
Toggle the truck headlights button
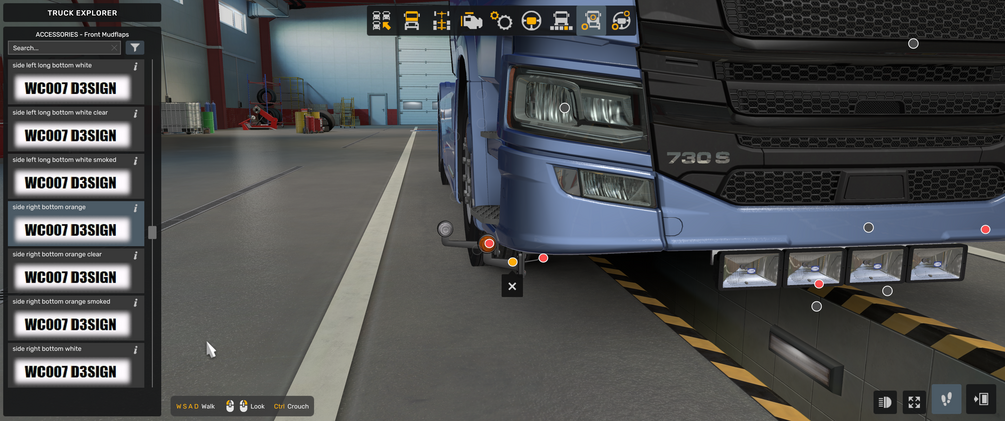coord(885,402)
